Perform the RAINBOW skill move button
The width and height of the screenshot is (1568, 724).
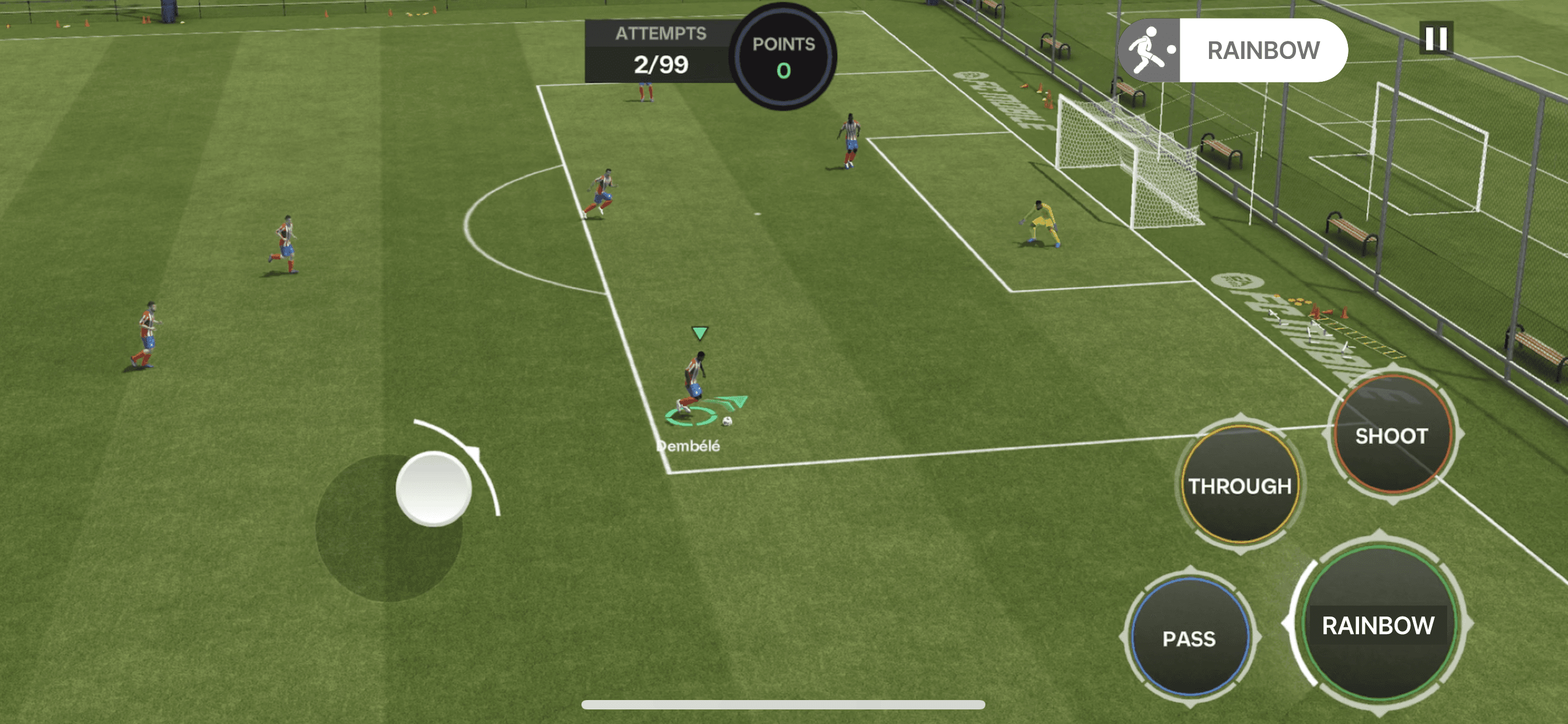(x=1378, y=624)
